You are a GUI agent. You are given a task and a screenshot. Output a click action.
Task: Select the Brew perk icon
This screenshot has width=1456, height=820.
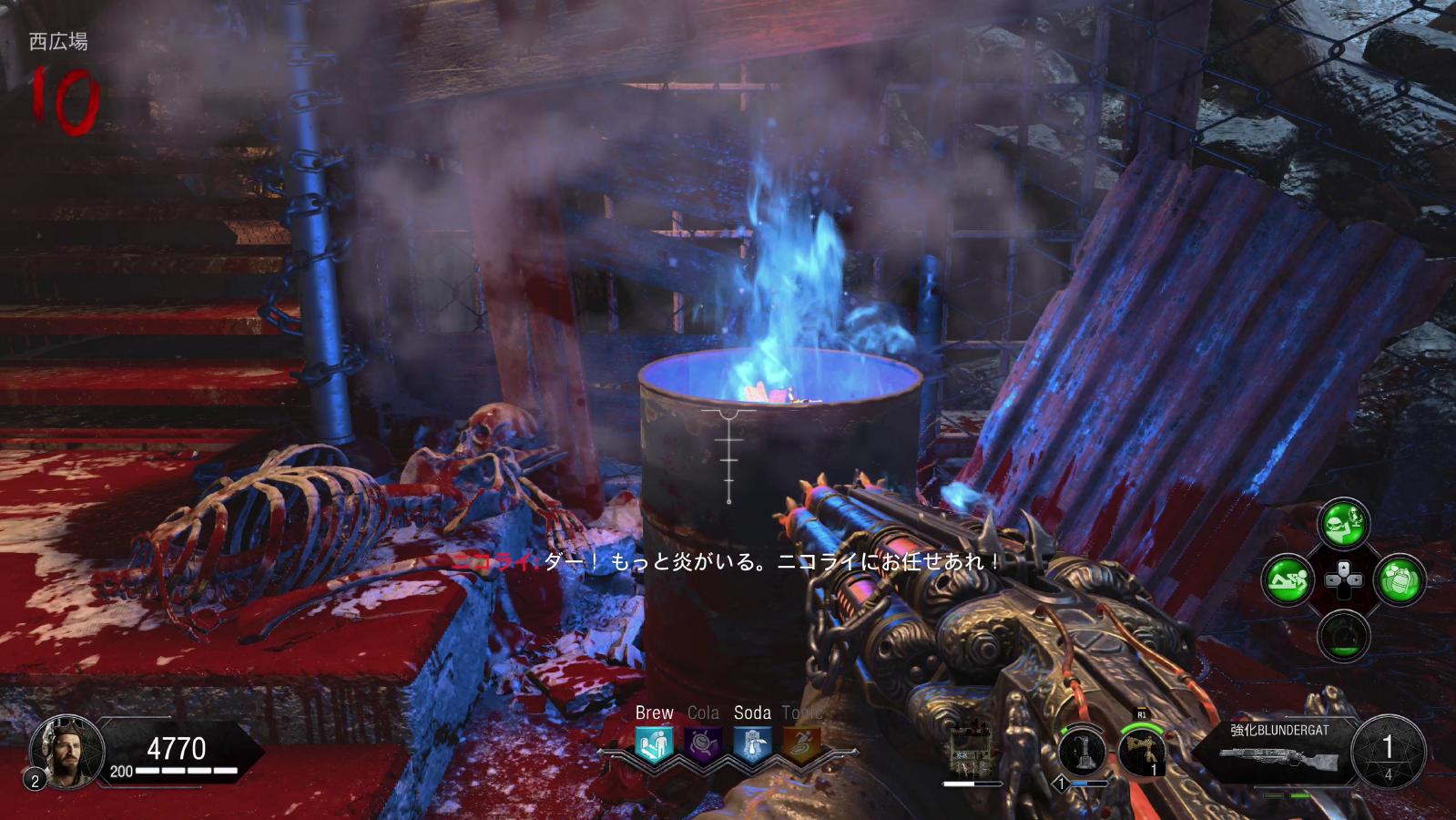coord(654,745)
